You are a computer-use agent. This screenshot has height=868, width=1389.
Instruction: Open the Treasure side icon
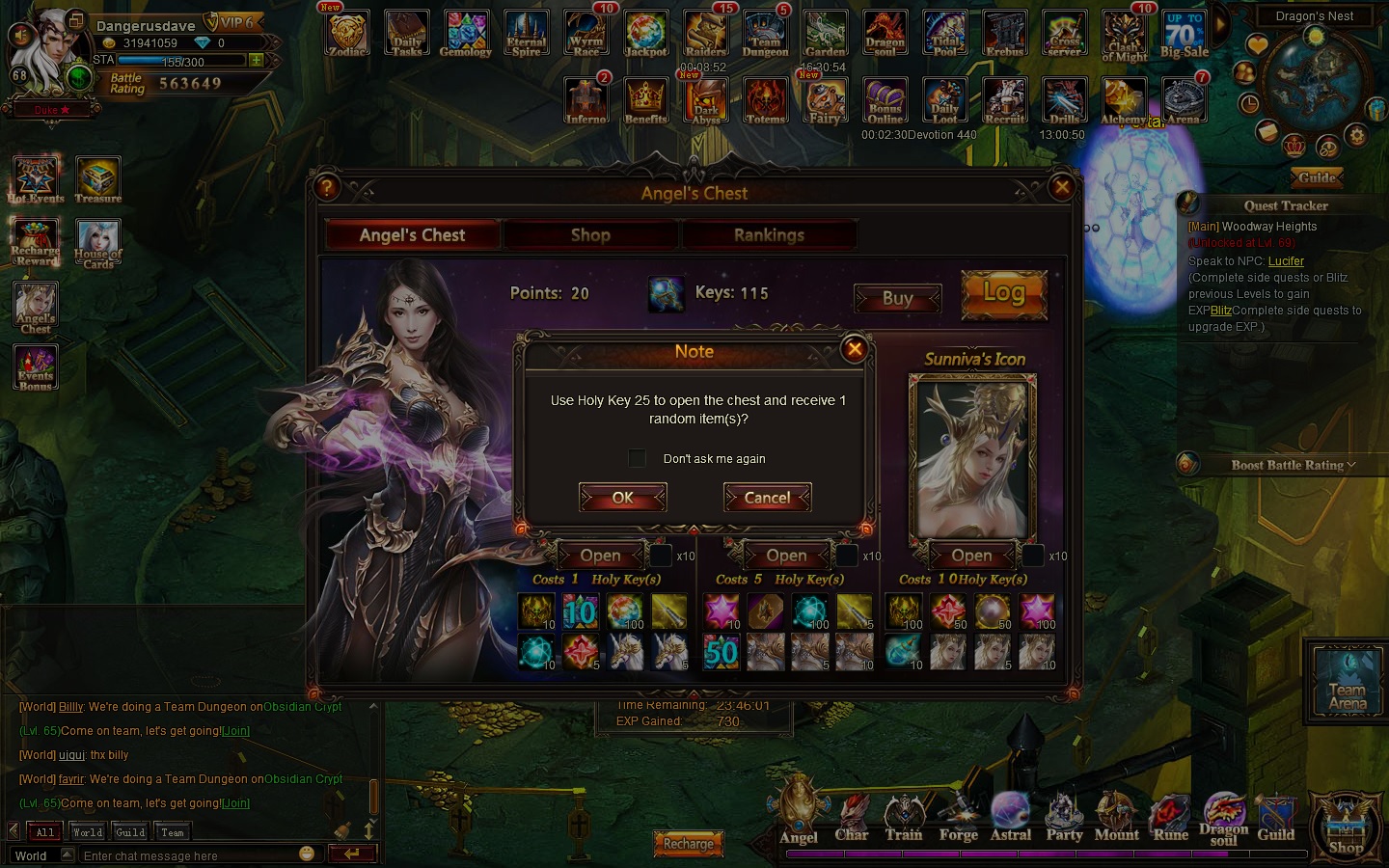pos(97,180)
